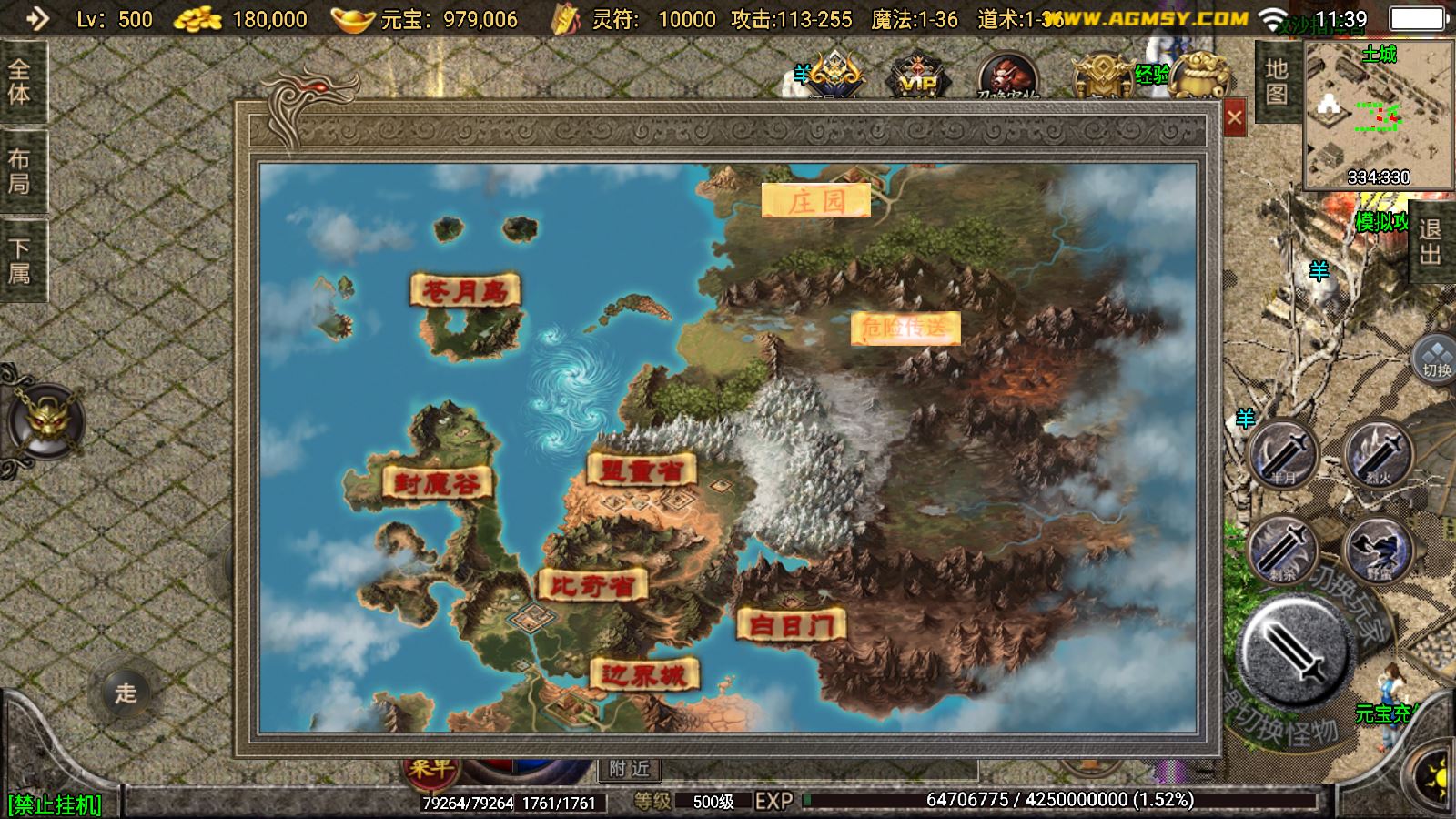Use the 烈火 sword skill
This screenshot has height=819, width=1456.
pyautogui.click(x=1377, y=454)
